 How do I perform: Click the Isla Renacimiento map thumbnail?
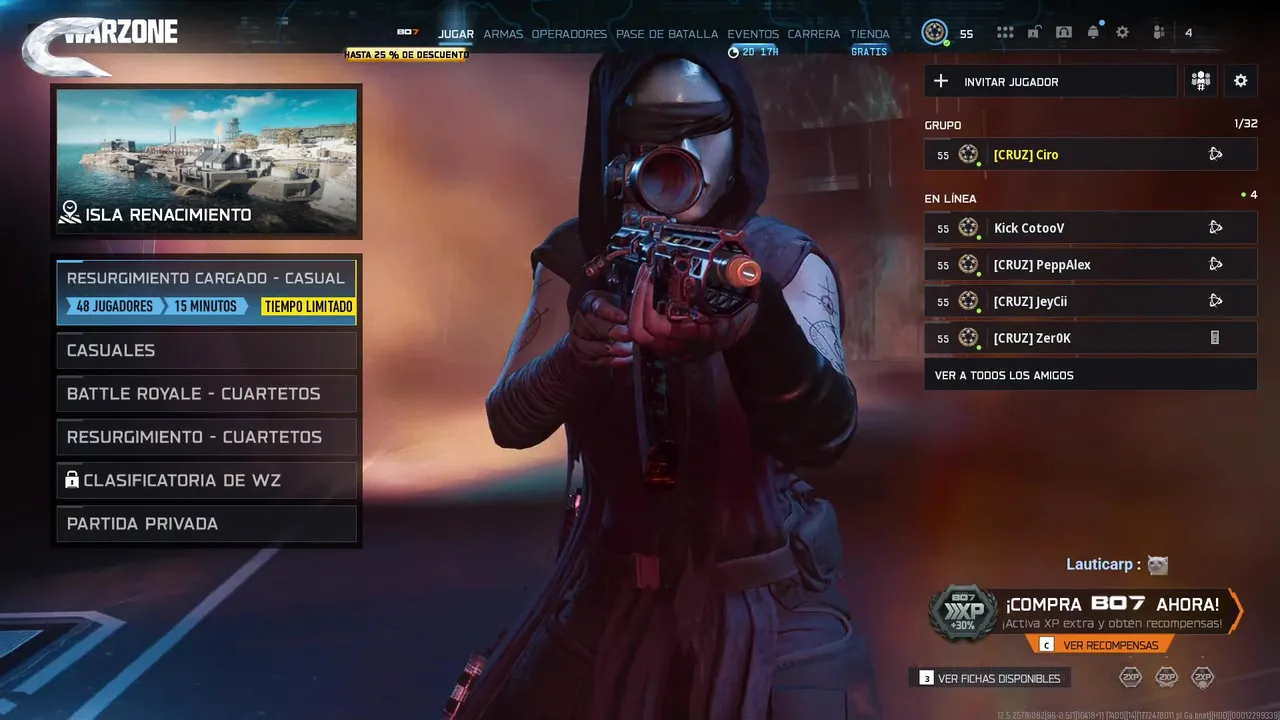pos(207,161)
